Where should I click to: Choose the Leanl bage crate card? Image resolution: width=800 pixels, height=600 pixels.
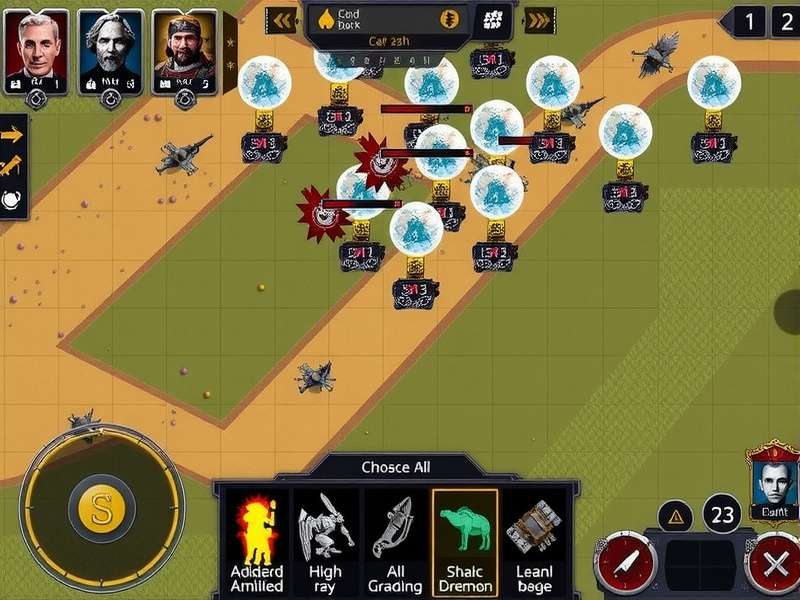coord(535,540)
